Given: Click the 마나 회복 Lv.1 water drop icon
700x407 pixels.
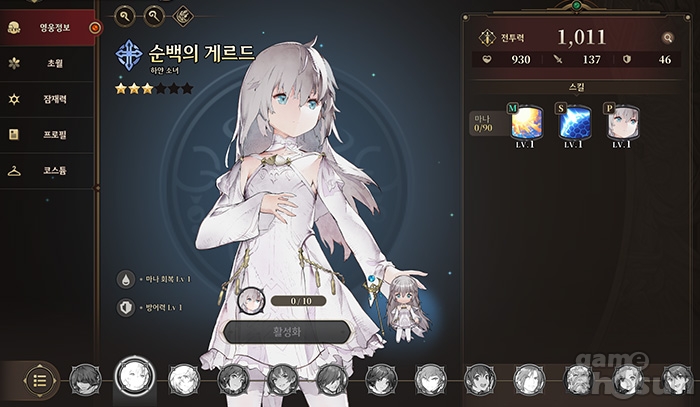Looking at the screenshot, I should pyautogui.click(x=126, y=279).
